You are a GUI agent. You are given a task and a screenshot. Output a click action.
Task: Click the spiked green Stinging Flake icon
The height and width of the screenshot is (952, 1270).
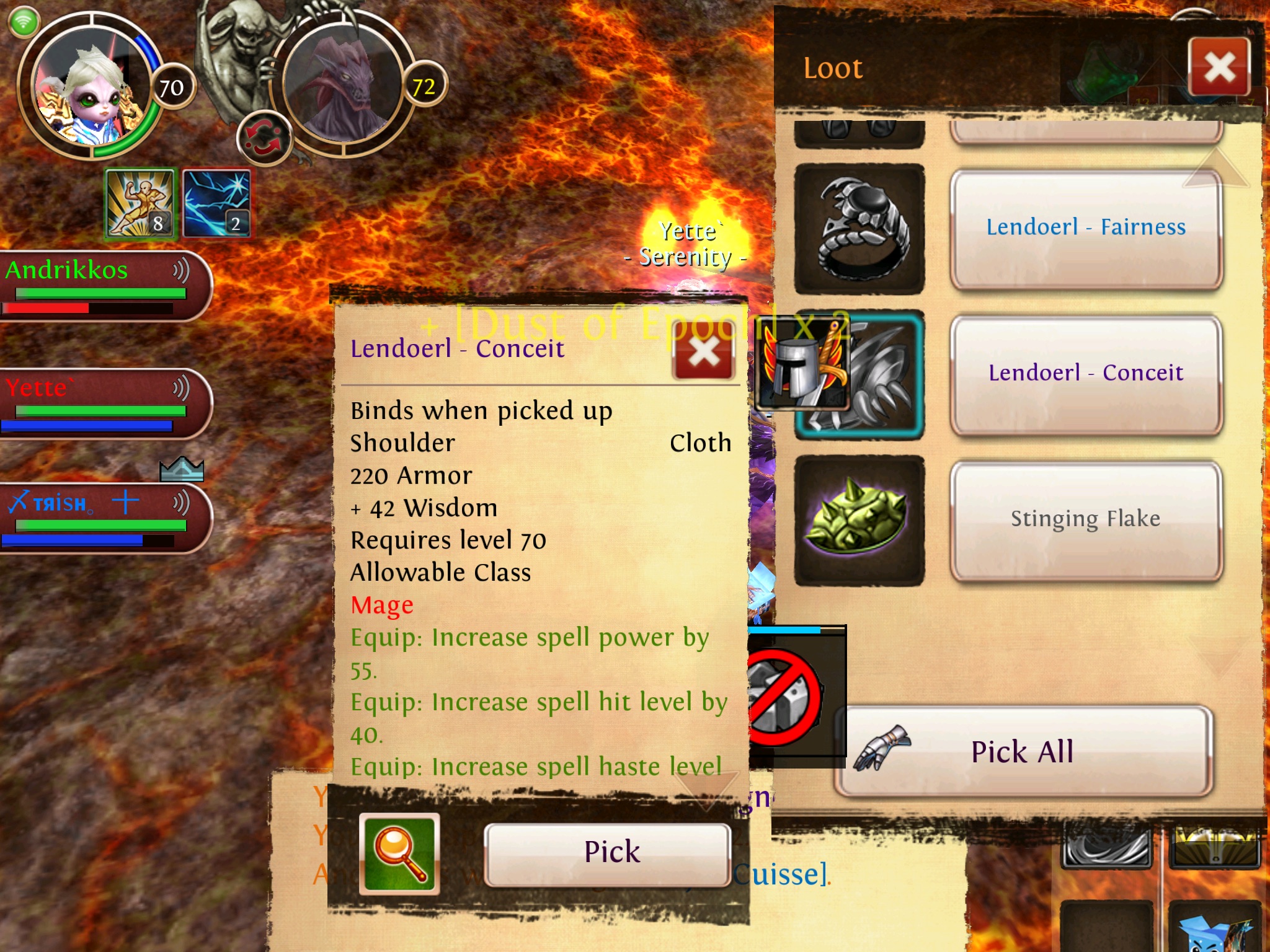[x=859, y=520]
